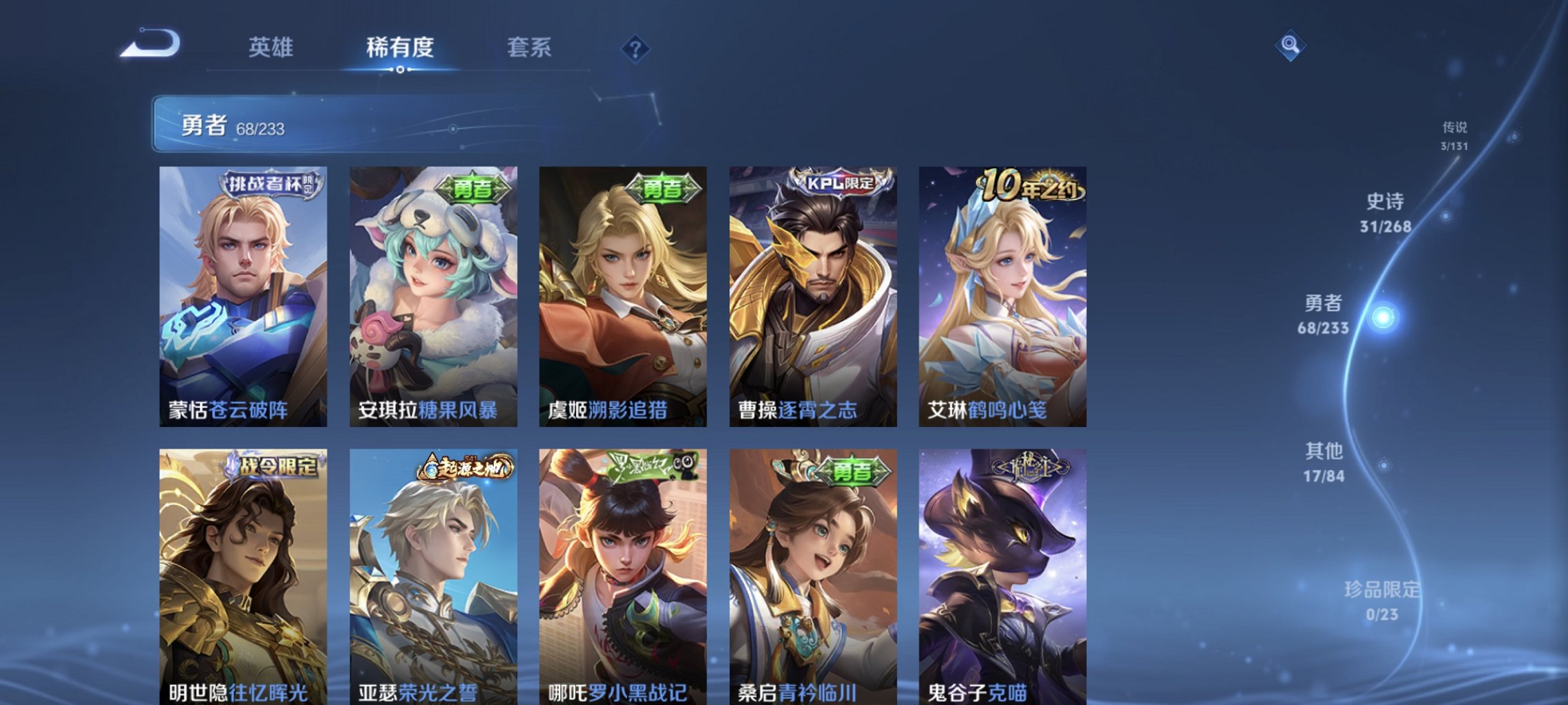Select the 稀有度 tab
This screenshot has height=705, width=1568.
click(399, 48)
